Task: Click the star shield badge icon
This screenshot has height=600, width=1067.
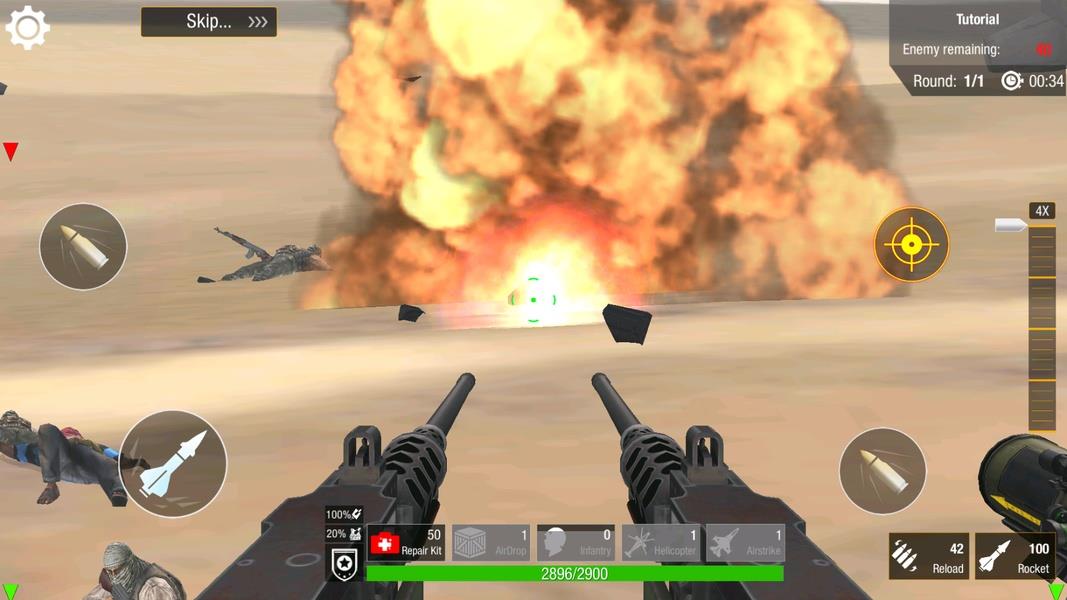Action: pyautogui.click(x=345, y=566)
